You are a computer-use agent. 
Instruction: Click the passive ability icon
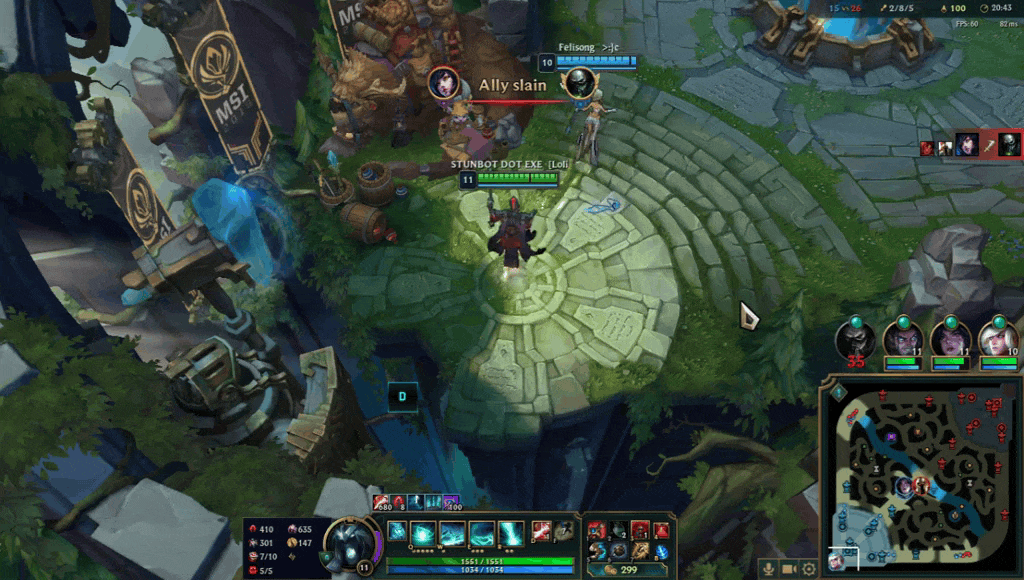point(397,530)
